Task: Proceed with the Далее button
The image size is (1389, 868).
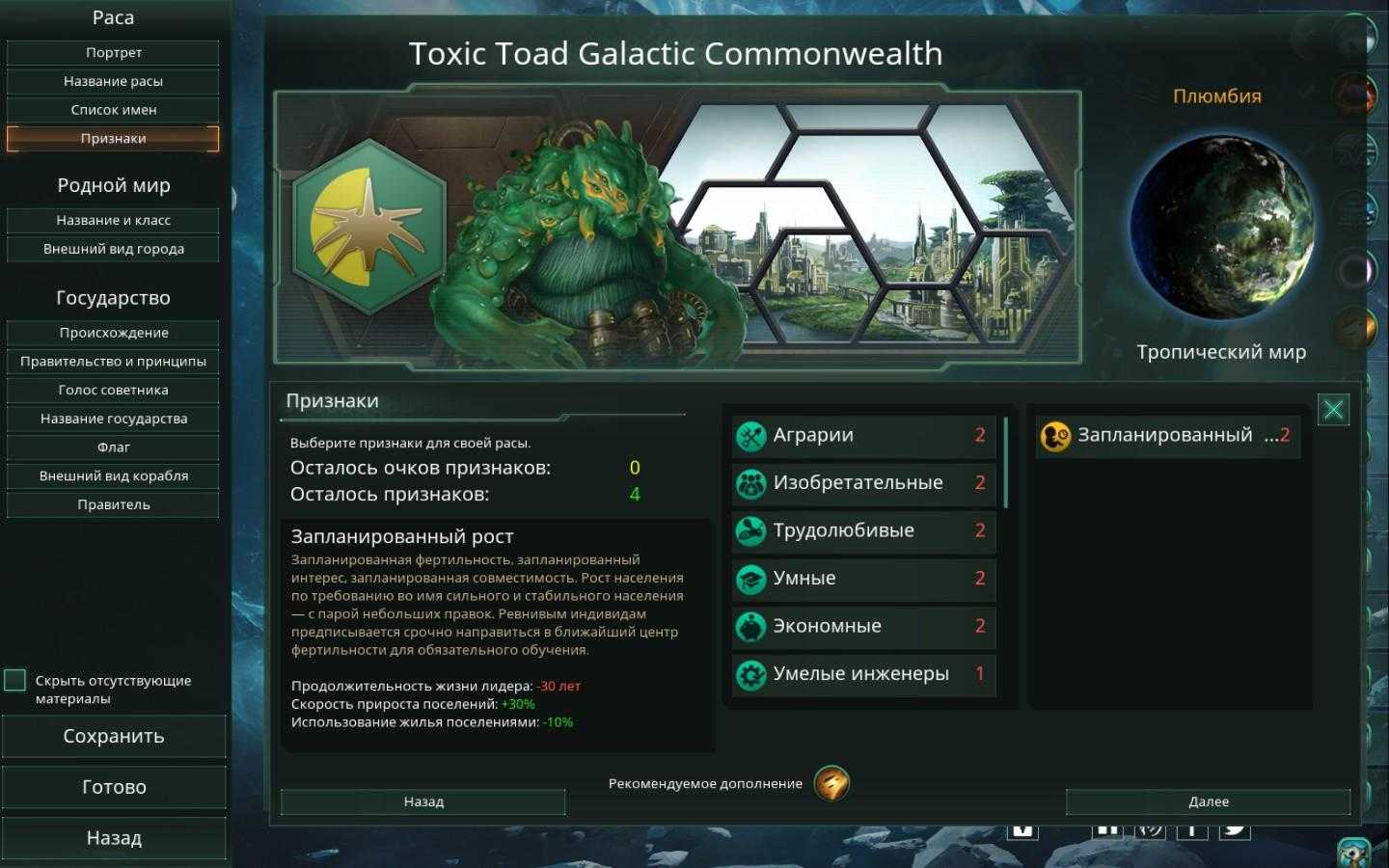Action: (x=1208, y=801)
